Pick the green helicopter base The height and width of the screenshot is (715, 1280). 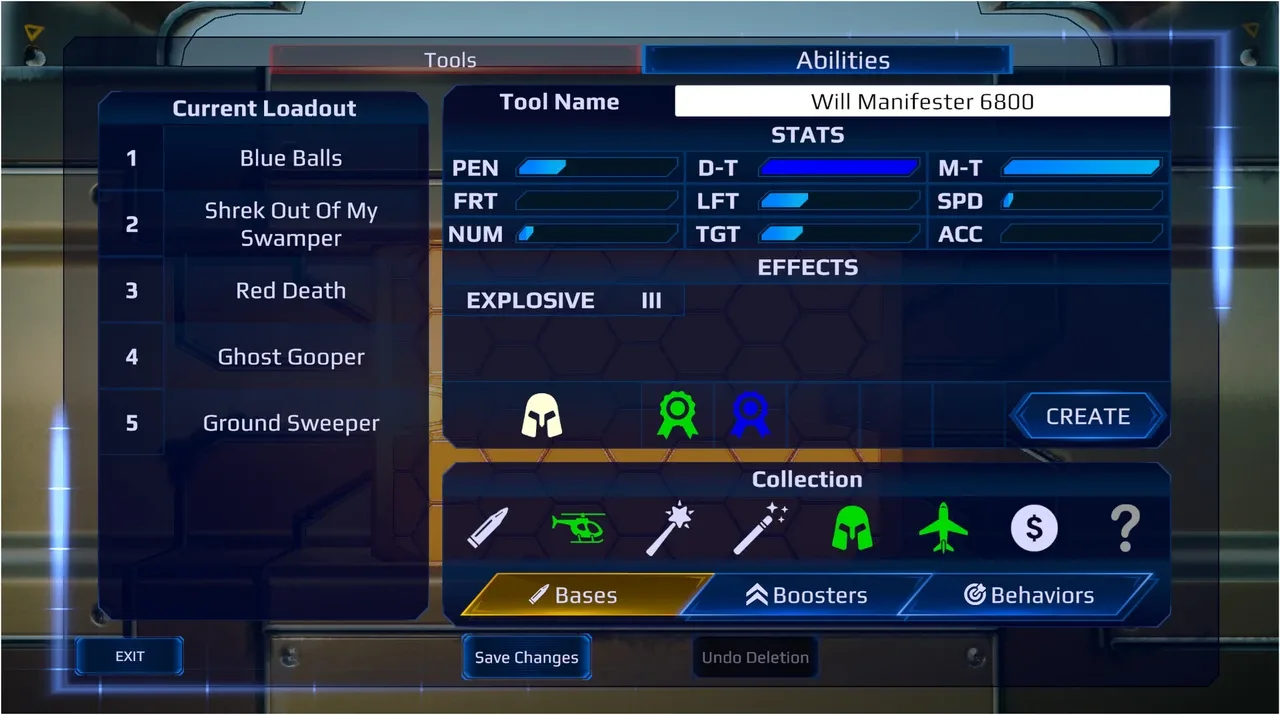[x=579, y=527]
